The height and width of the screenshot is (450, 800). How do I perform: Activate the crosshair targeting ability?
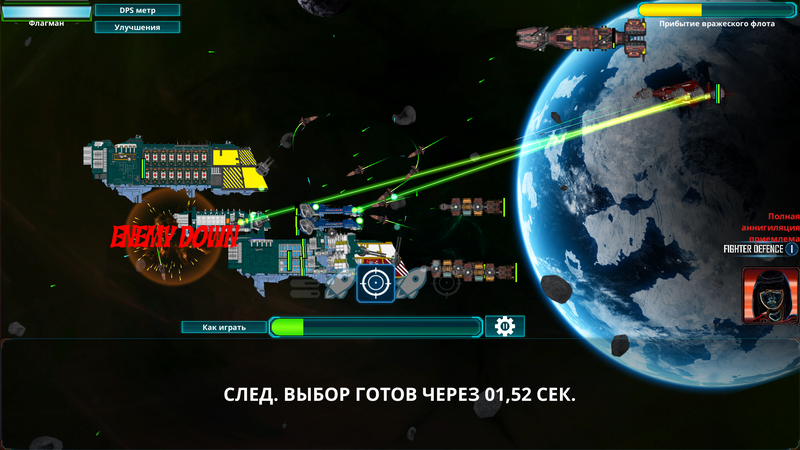pyautogui.click(x=376, y=283)
